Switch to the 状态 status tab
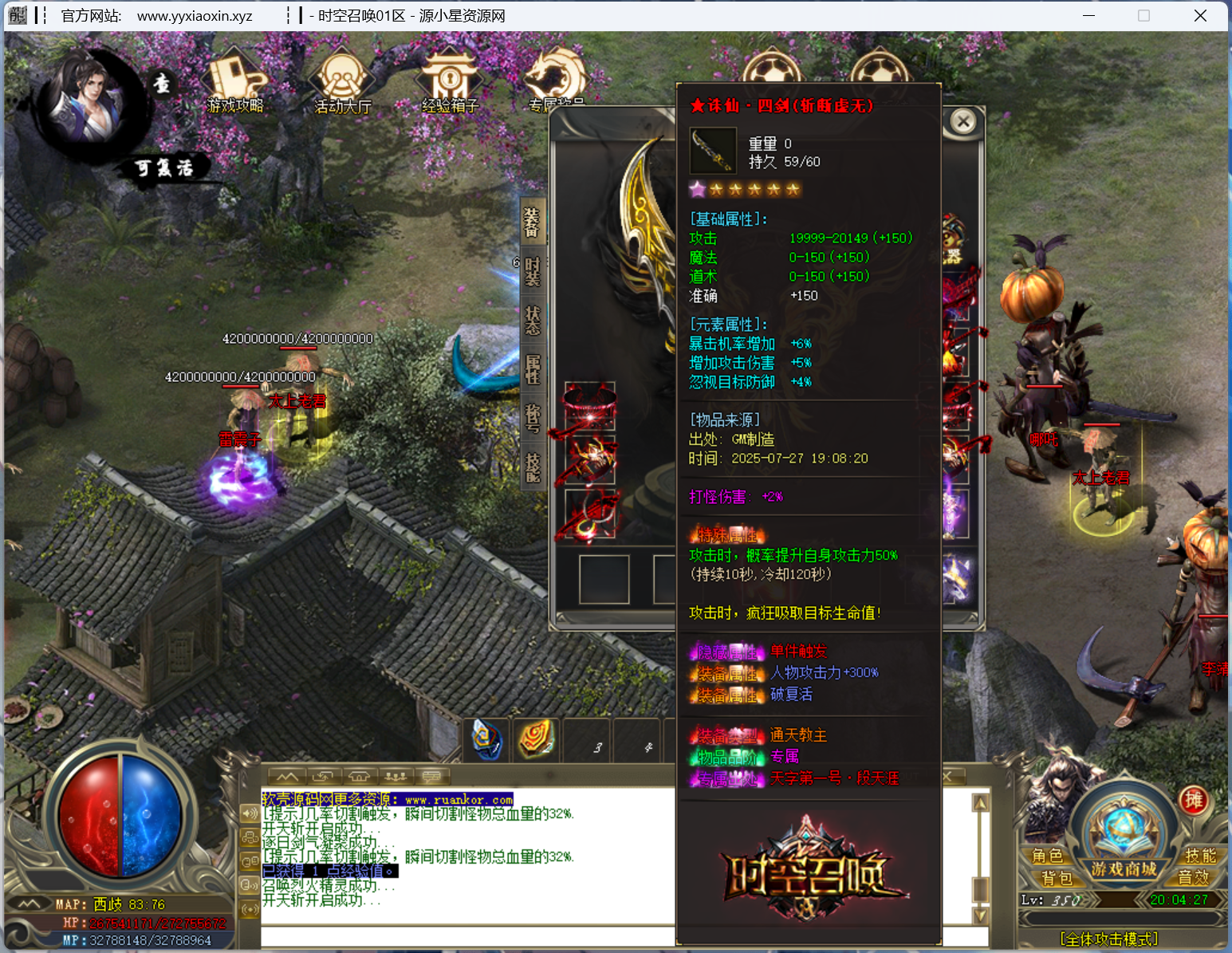The width and height of the screenshot is (1232, 953). [x=533, y=321]
